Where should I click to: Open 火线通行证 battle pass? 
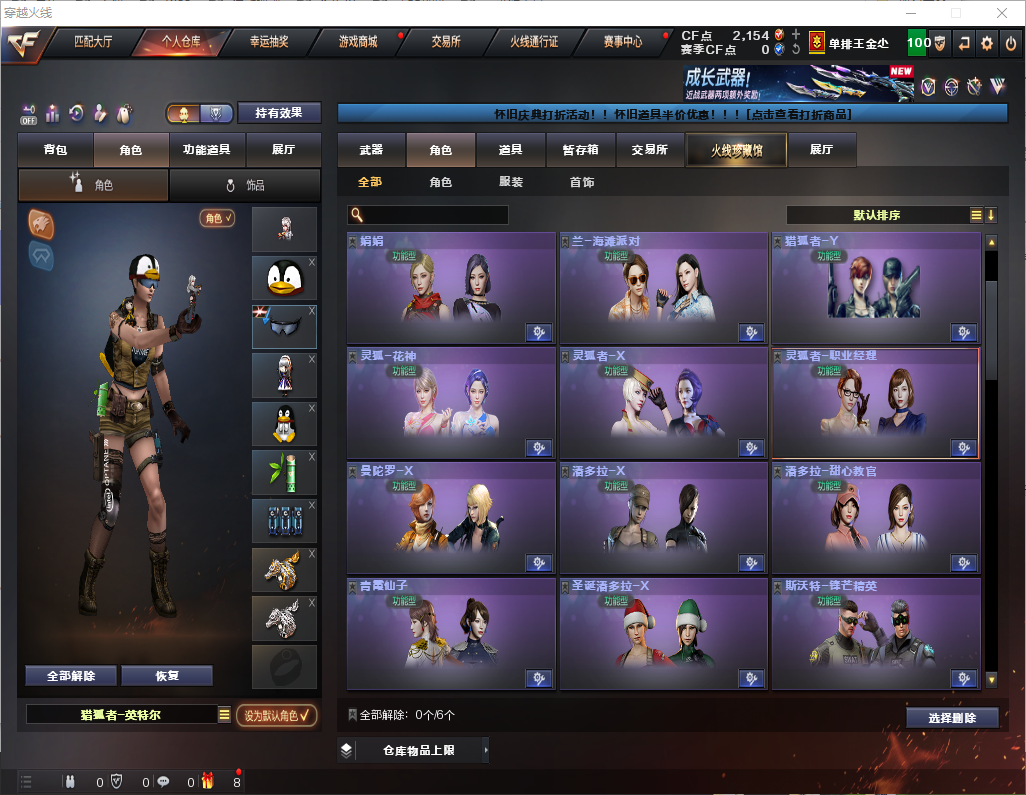tap(534, 42)
